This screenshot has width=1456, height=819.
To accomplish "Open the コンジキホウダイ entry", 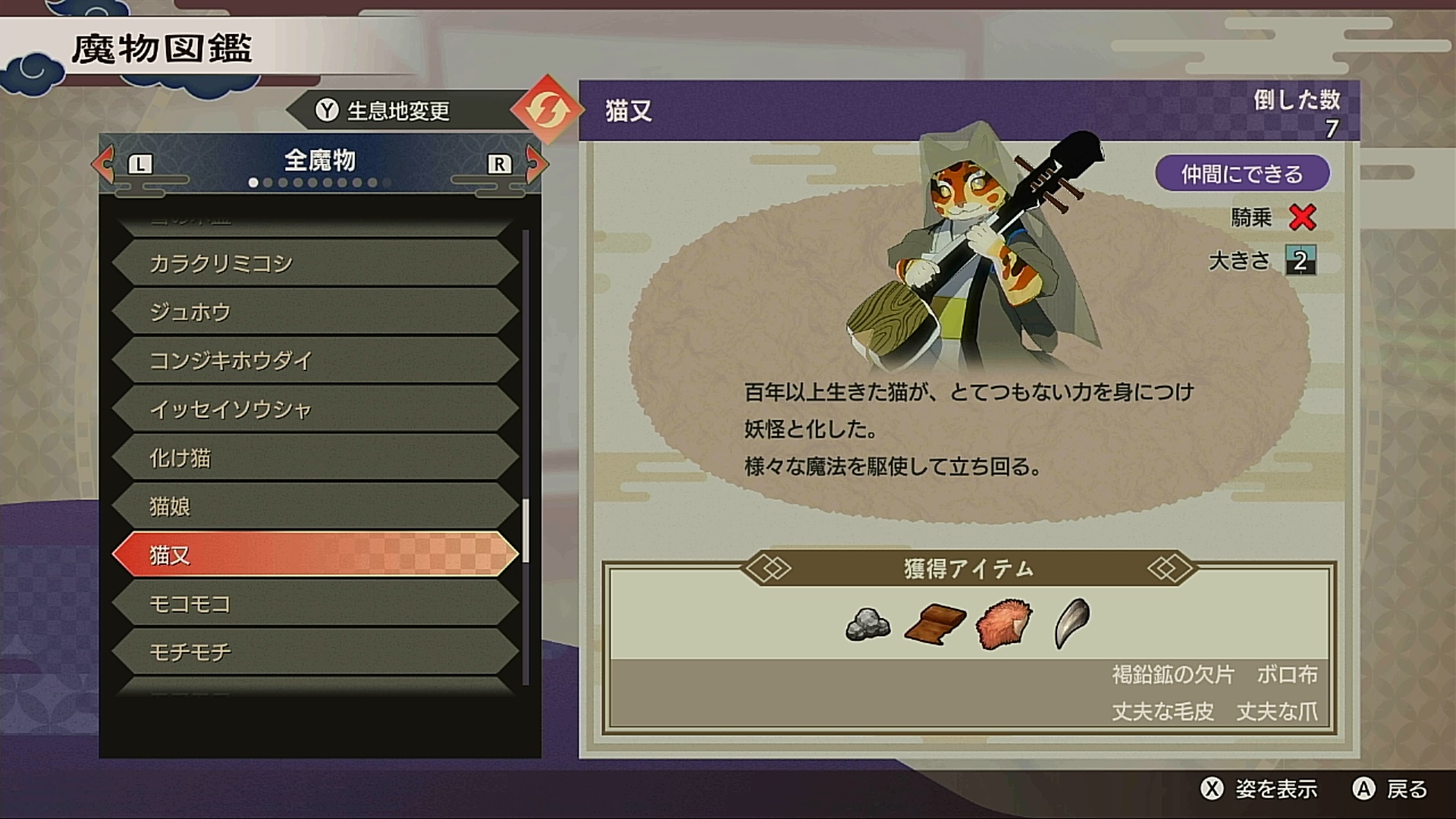I will [315, 360].
